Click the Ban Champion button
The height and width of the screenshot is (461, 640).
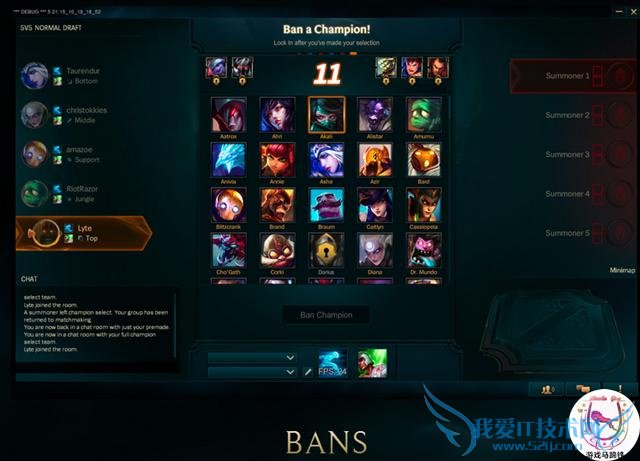coord(326,314)
